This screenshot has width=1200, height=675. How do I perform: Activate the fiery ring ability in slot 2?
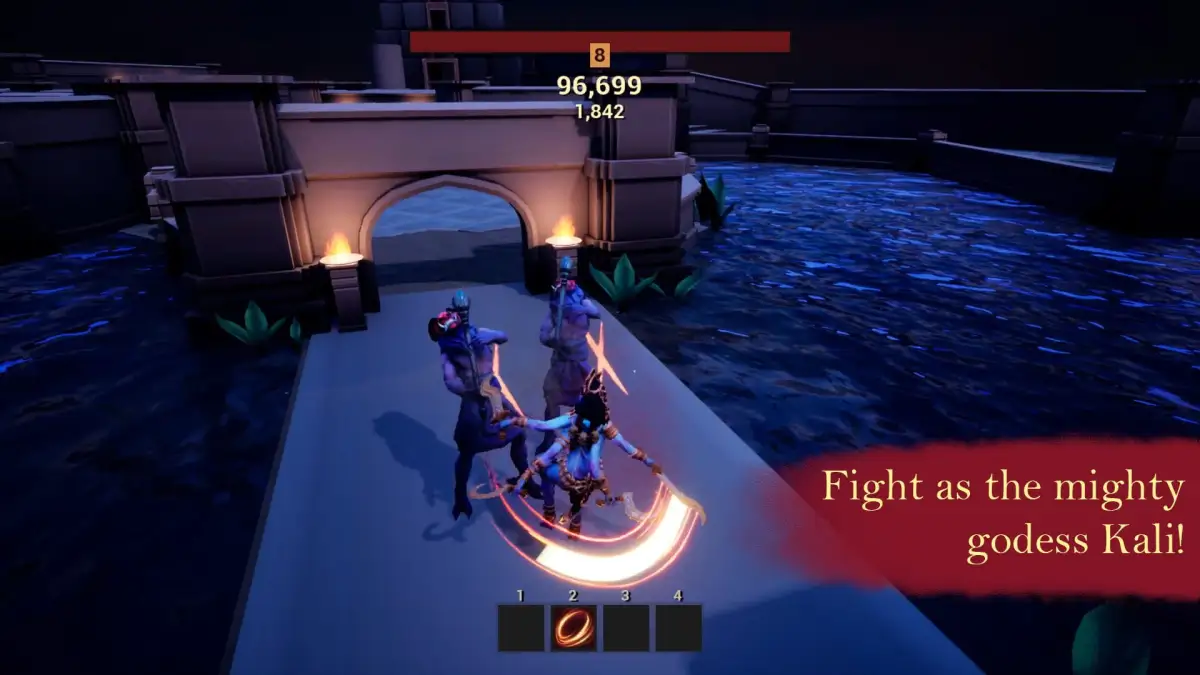coord(574,628)
